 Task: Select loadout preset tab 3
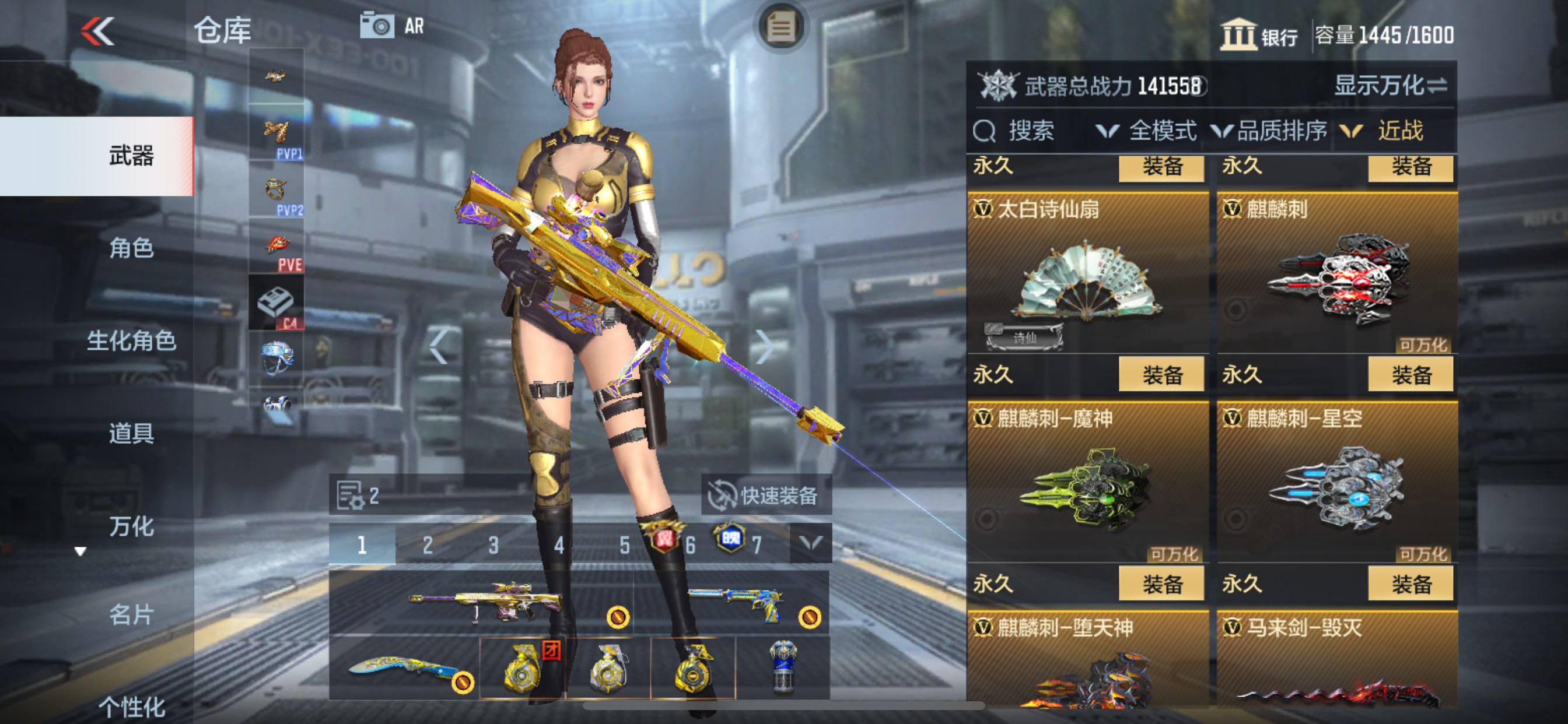493,543
